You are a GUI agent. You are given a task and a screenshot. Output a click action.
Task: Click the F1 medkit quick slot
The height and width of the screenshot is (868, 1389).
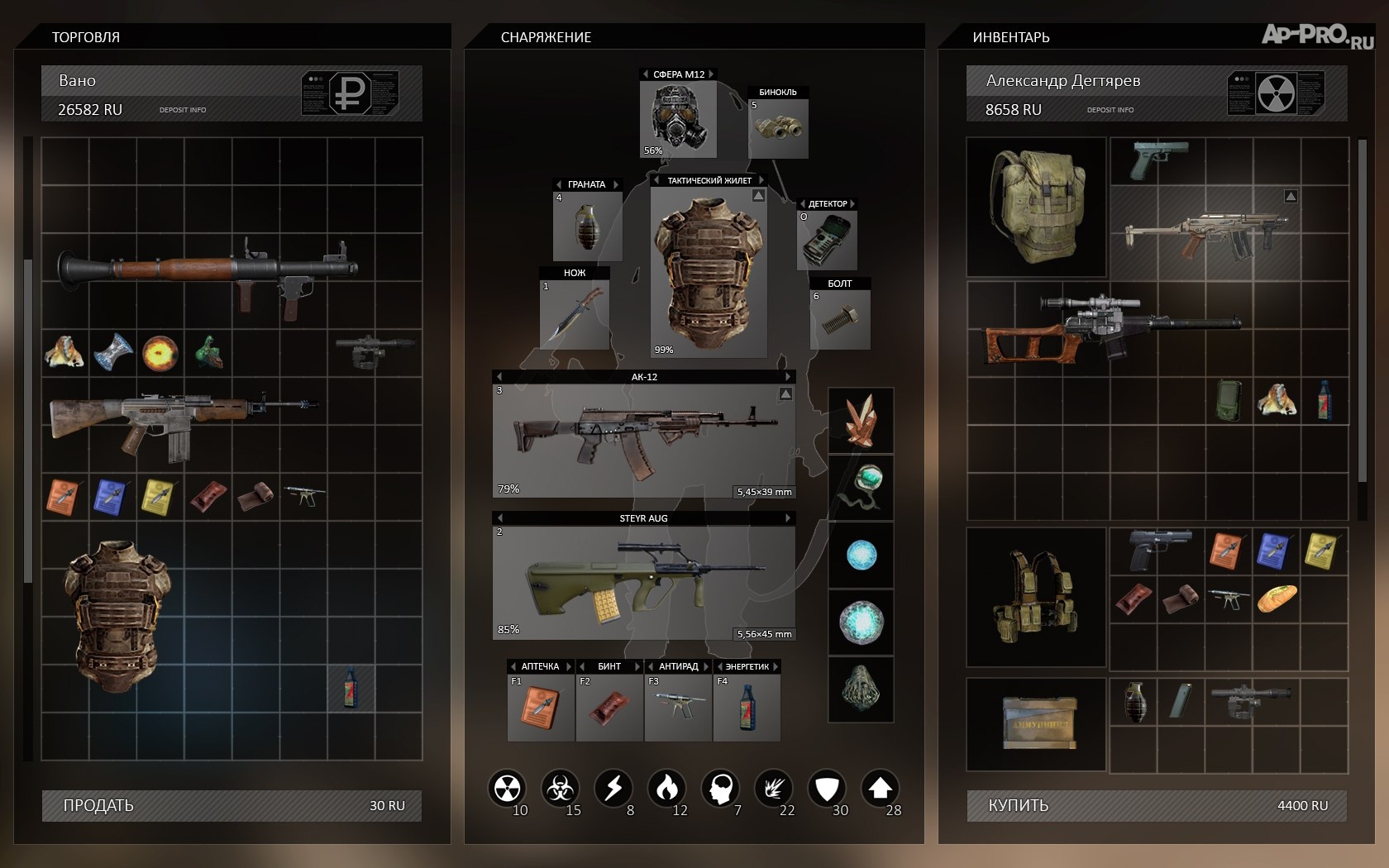(x=541, y=708)
